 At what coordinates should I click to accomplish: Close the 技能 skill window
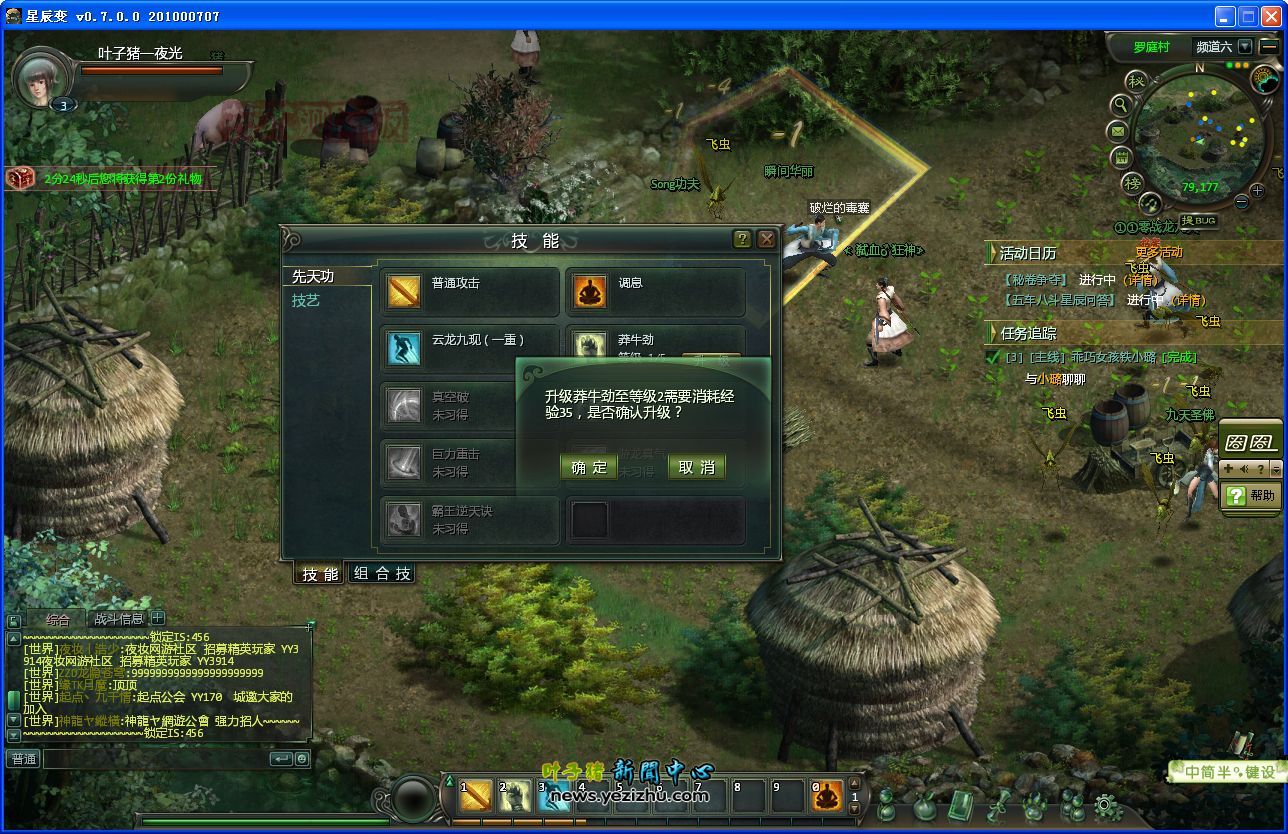pyautogui.click(x=766, y=239)
